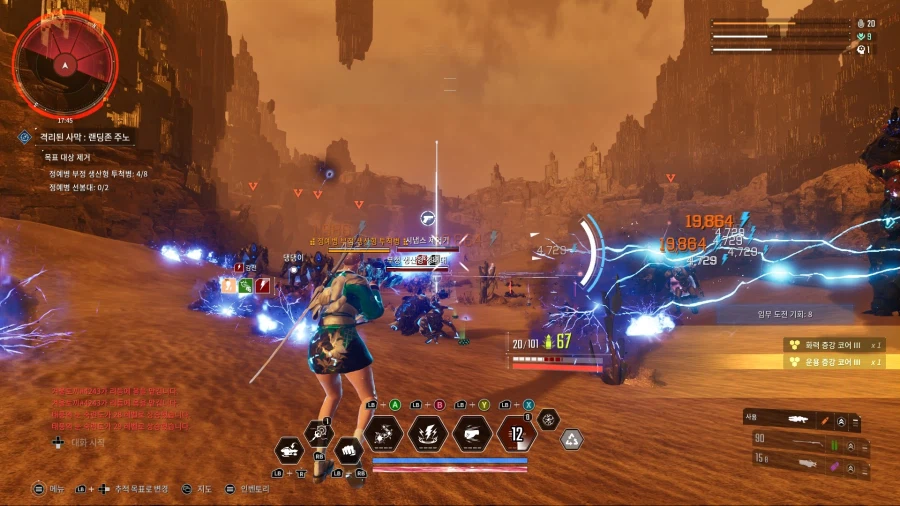Screen dimensions: 900x506
Task: Select the skill showing 12 cooldown
Action: tap(516, 434)
